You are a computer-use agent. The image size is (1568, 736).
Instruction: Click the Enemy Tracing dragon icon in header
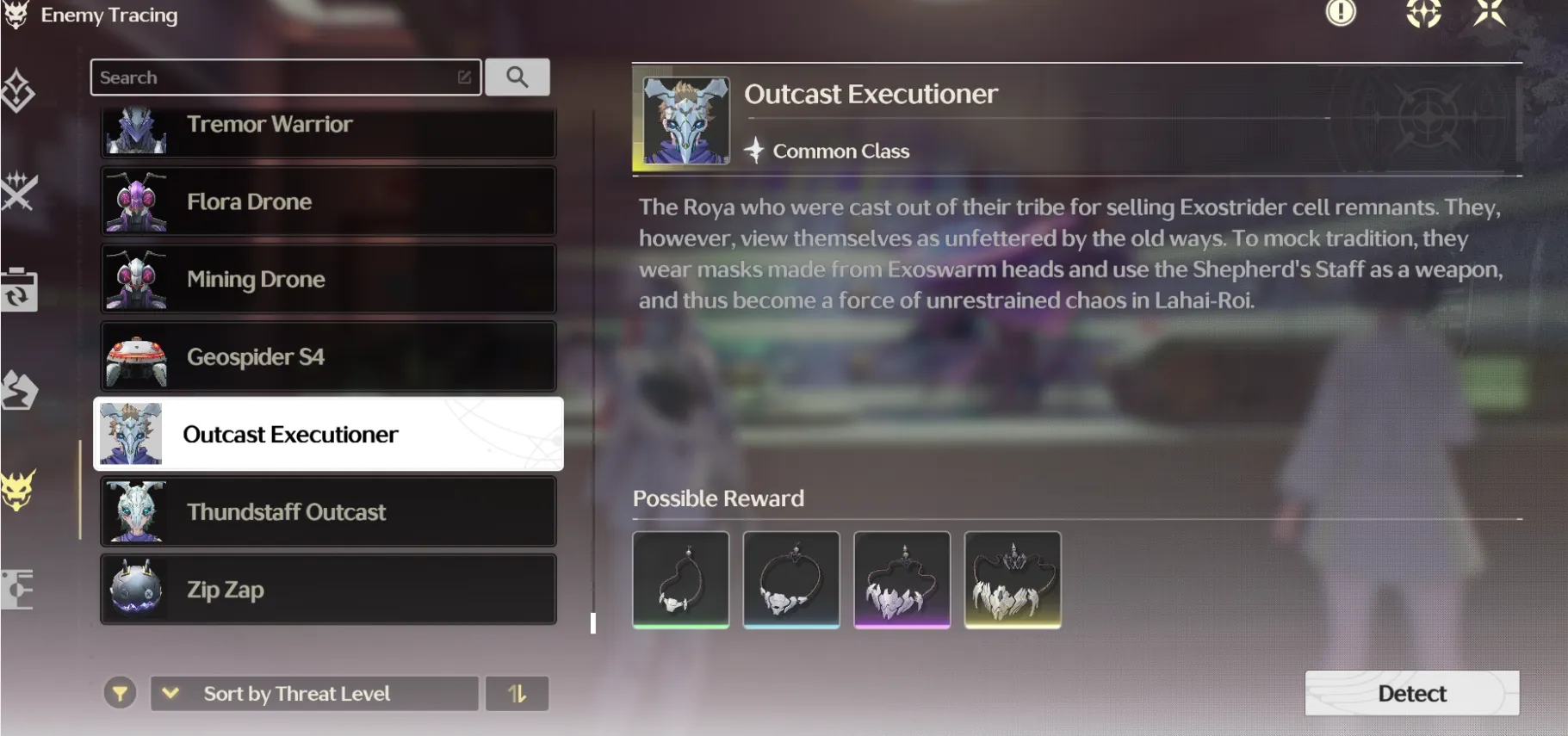pos(15,15)
